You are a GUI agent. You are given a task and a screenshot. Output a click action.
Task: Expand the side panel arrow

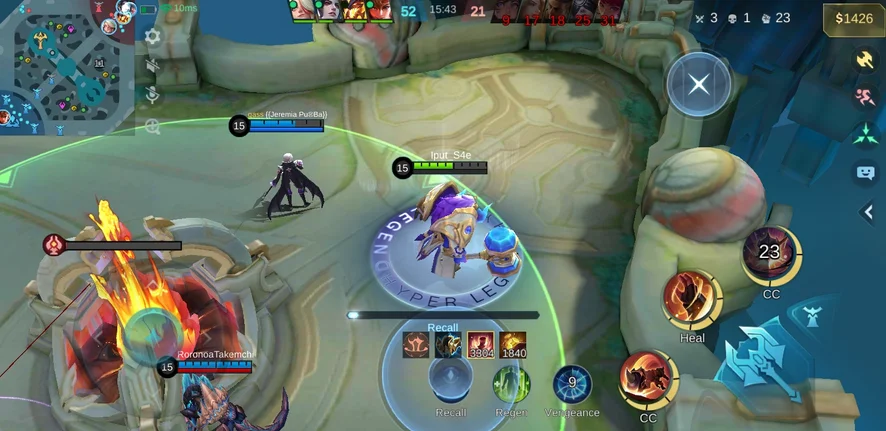pyautogui.click(x=868, y=212)
